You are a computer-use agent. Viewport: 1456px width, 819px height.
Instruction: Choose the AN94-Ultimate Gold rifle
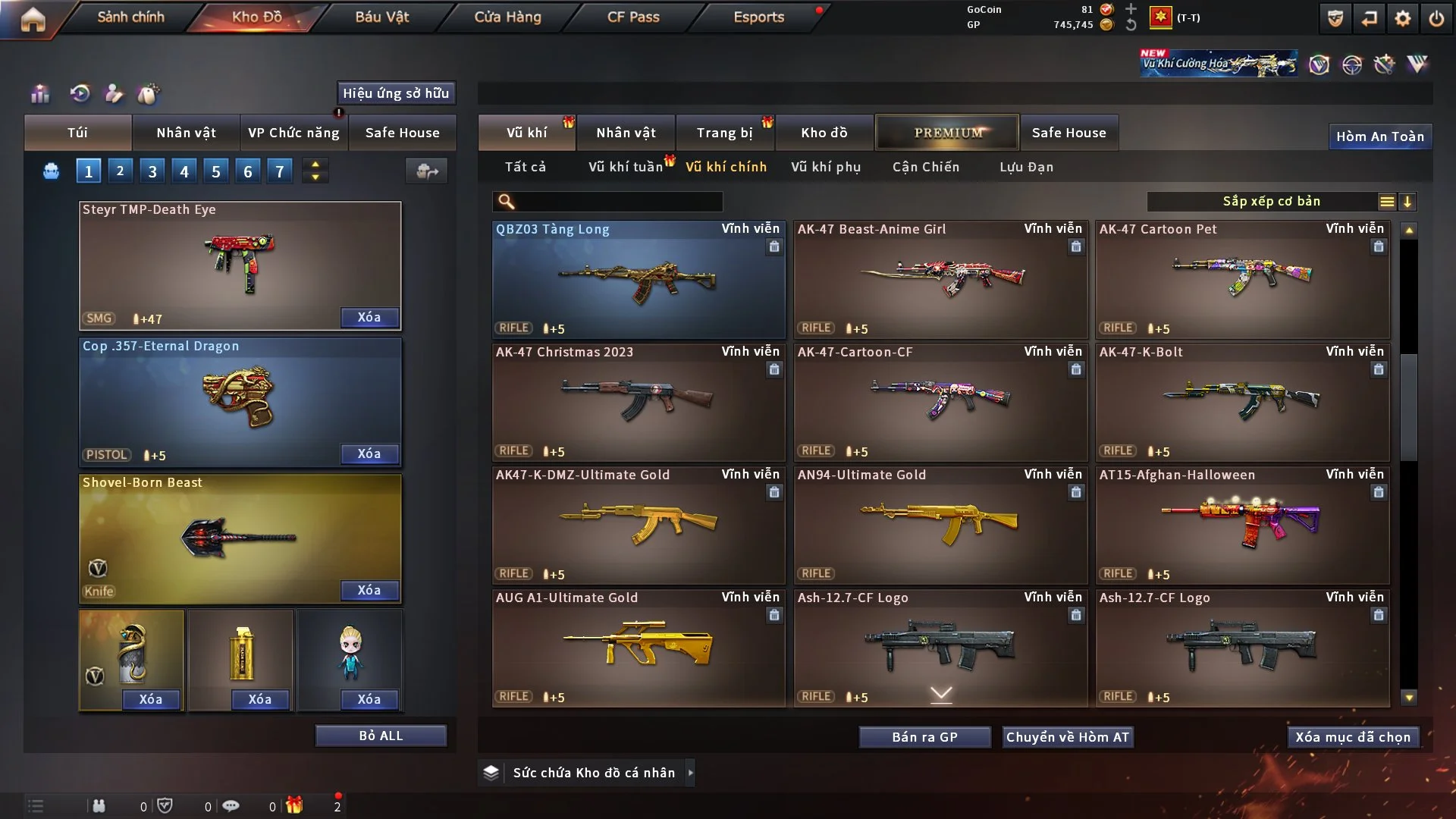pyautogui.click(x=940, y=525)
